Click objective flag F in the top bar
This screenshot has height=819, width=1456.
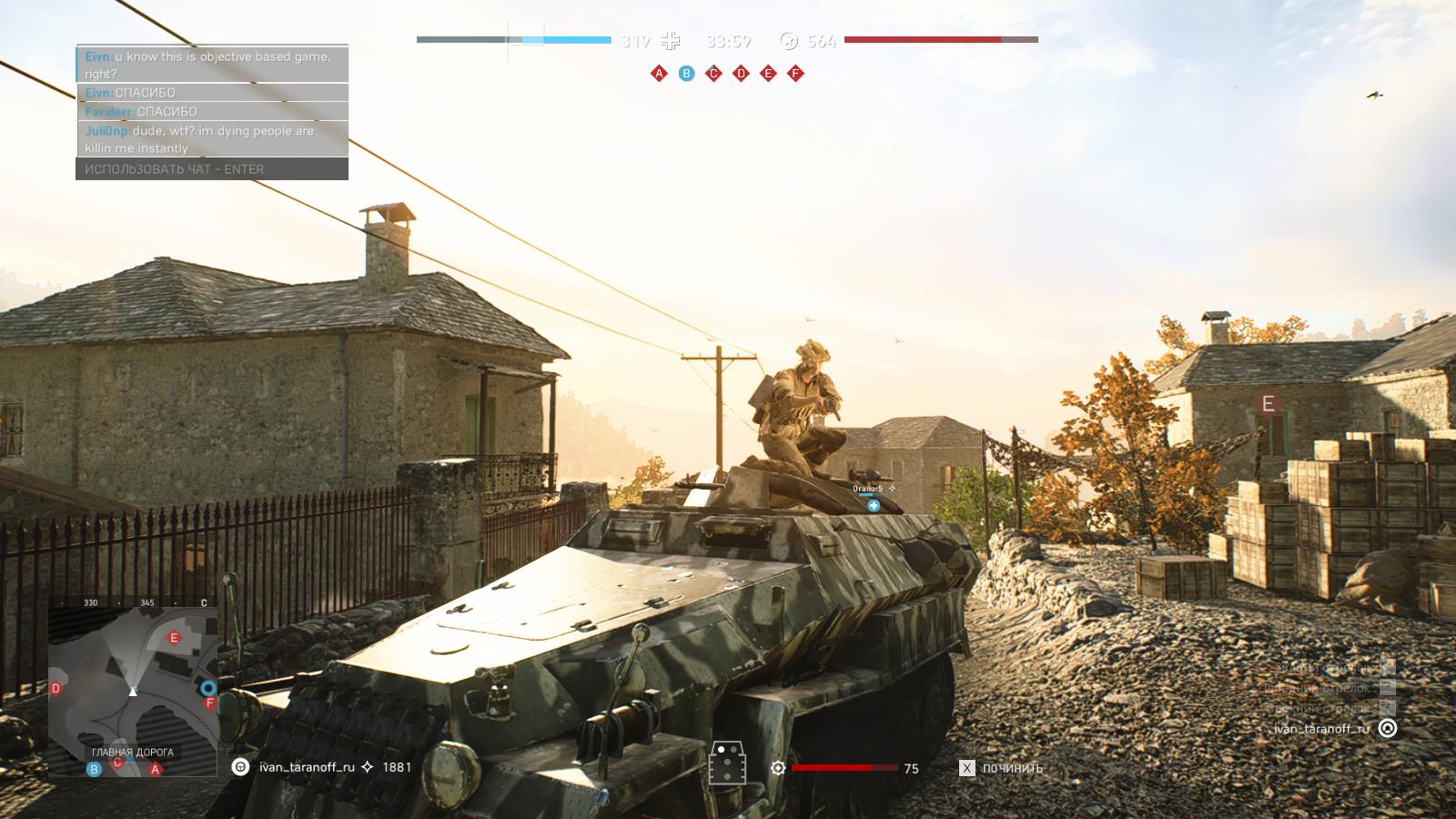click(x=796, y=74)
